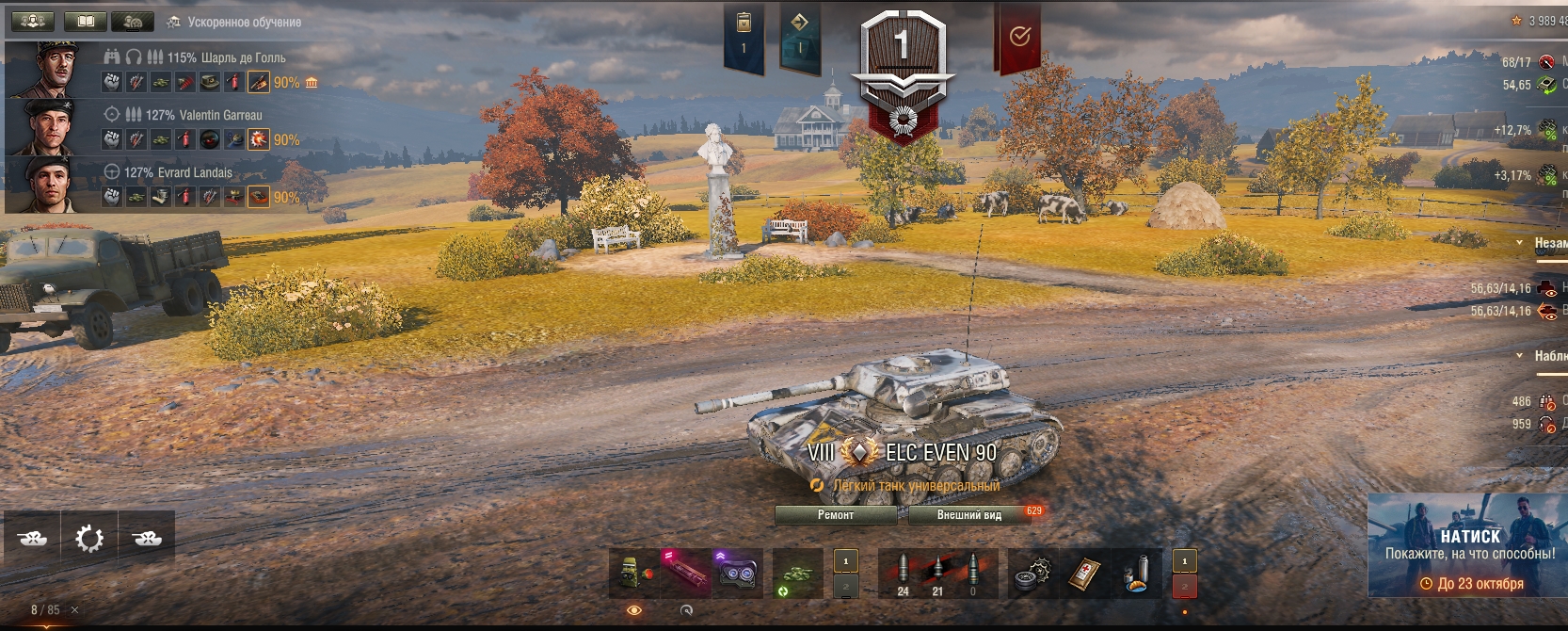Screen dimensions: 1568x631
Task: Open the crew group button with three figures
Action: 32,21
